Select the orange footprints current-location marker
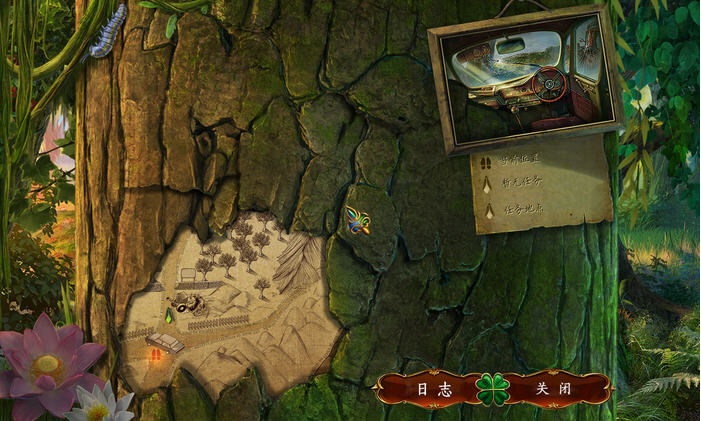 point(155,354)
